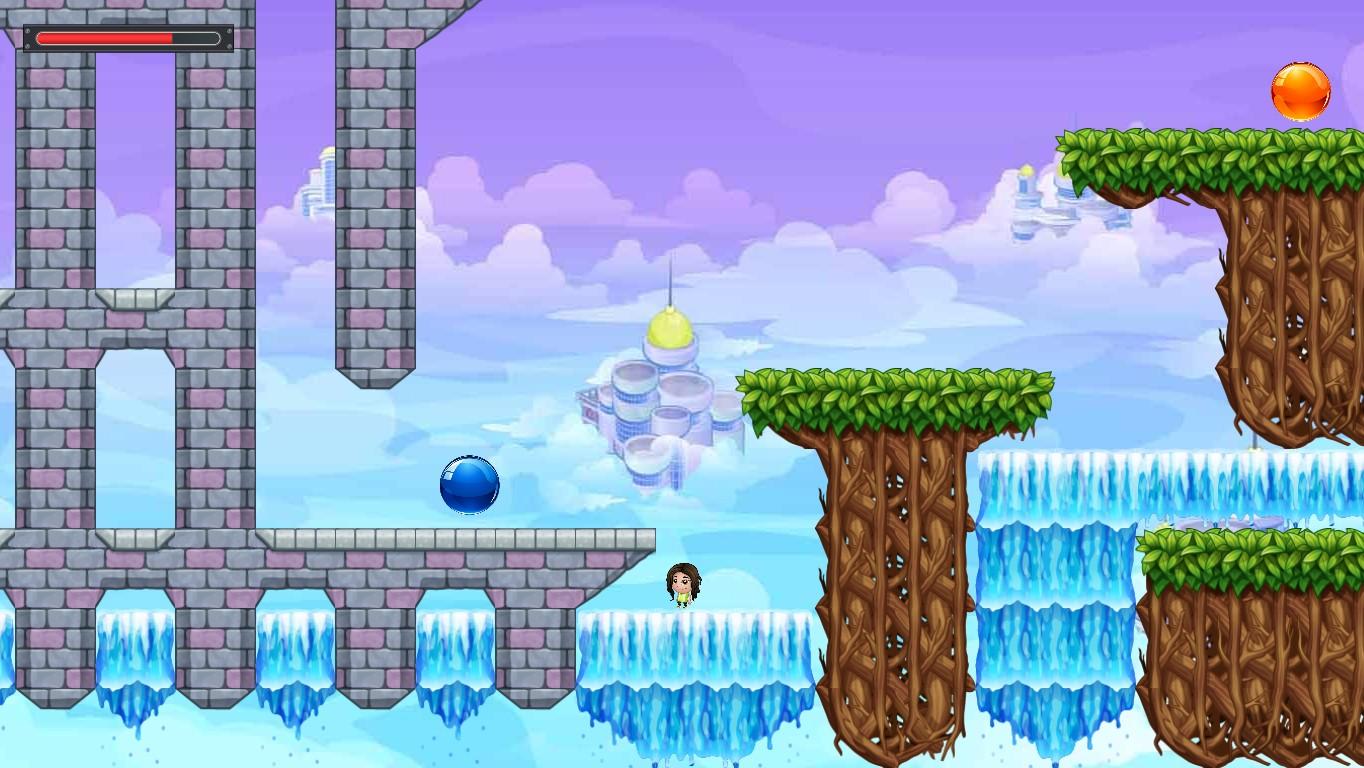1364x768 pixels.
Task: Click the distant castle in the upper left clouds
Action: click(320, 185)
